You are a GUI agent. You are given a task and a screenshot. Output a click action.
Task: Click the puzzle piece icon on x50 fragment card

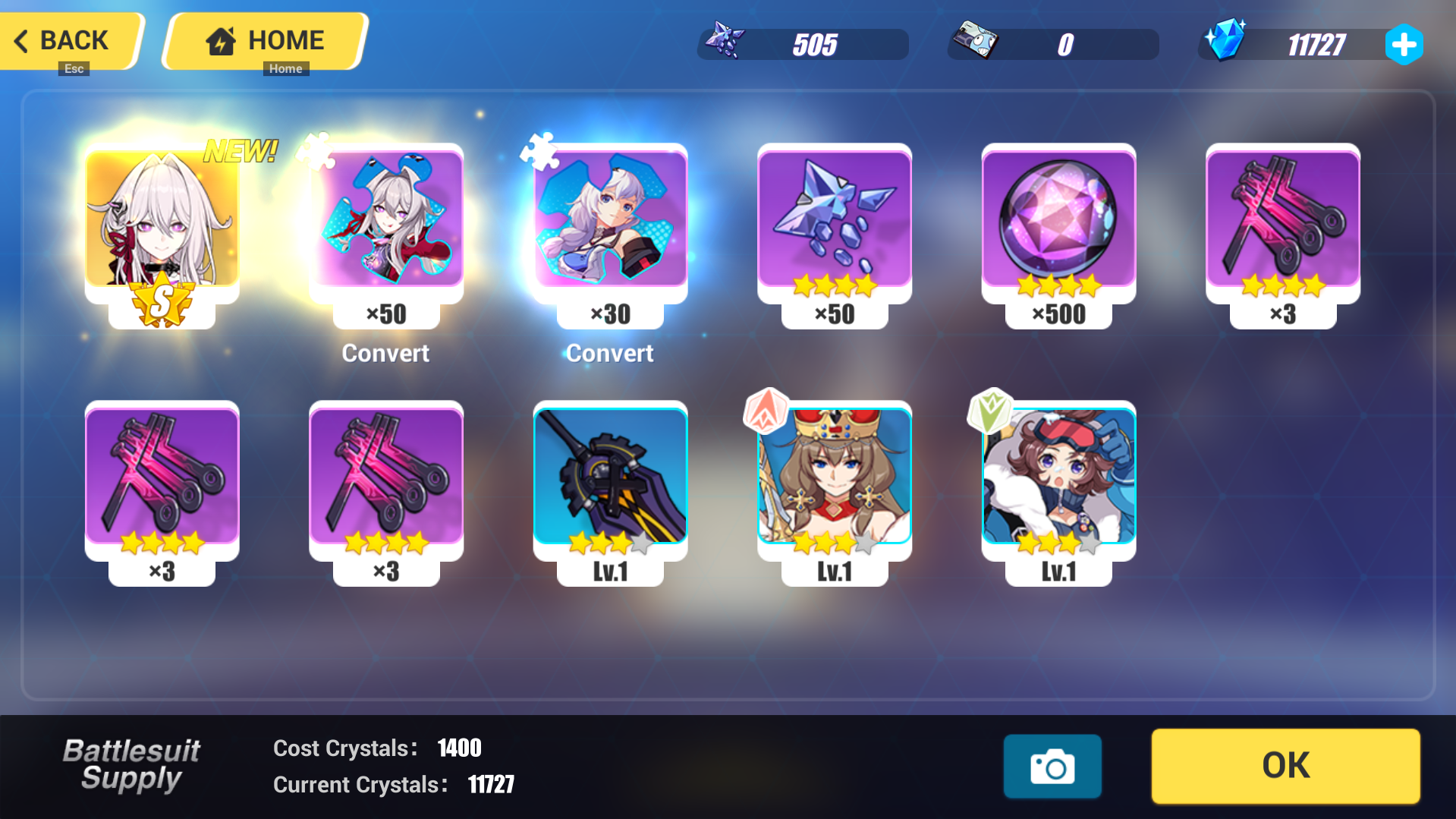pos(319,151)
